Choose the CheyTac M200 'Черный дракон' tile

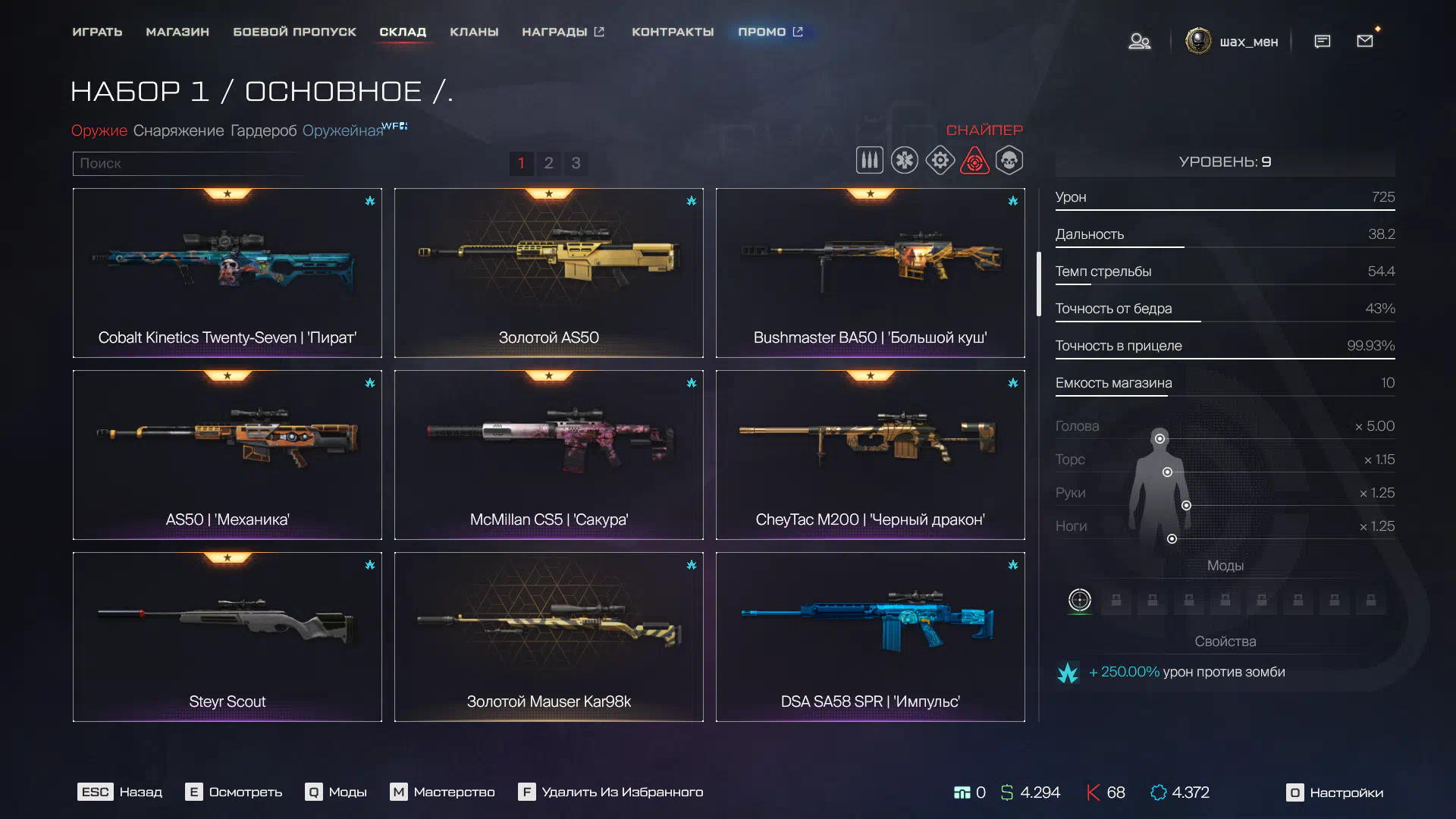870,455
